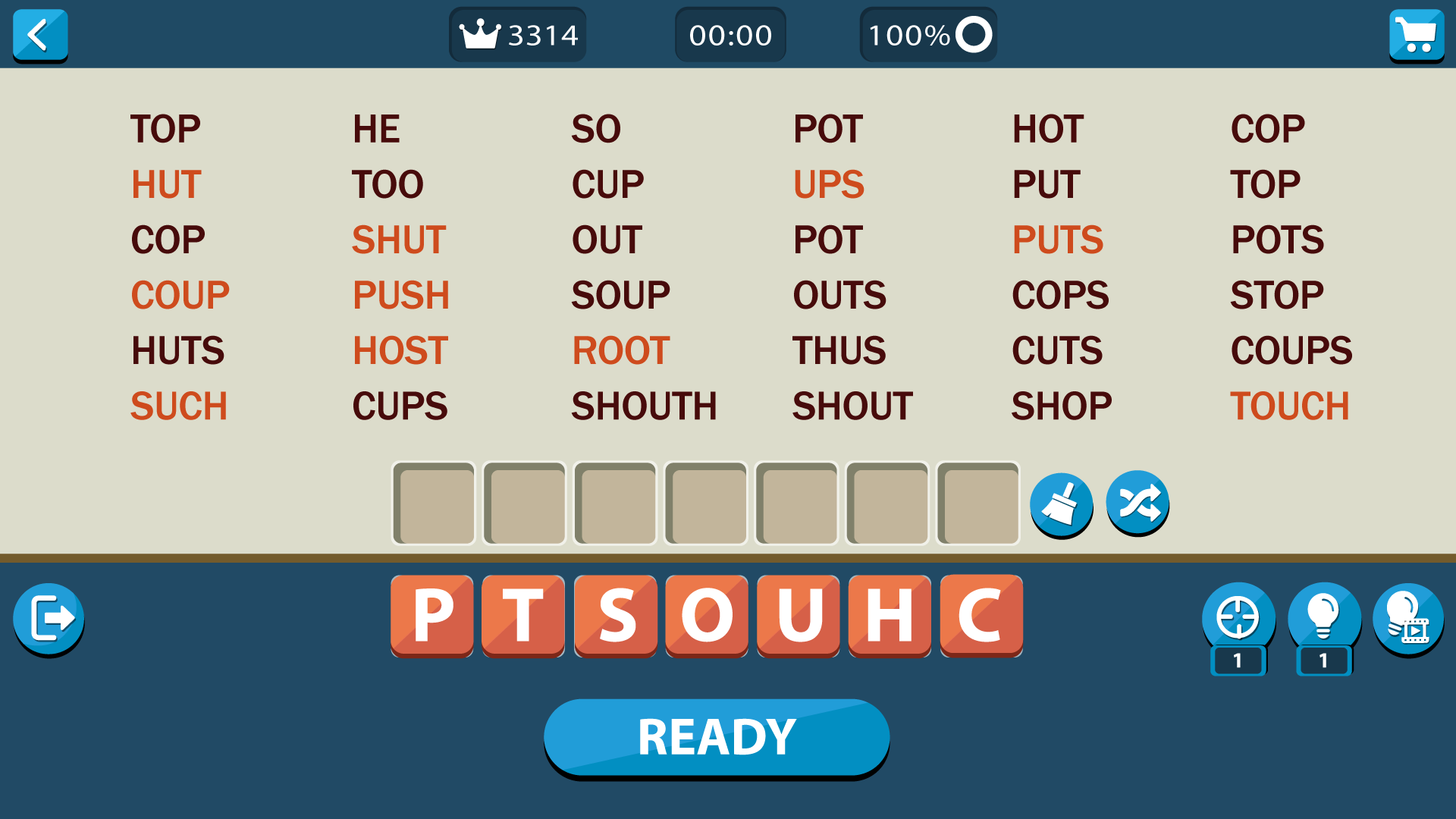Select the letter tile C

click(981, 615)
